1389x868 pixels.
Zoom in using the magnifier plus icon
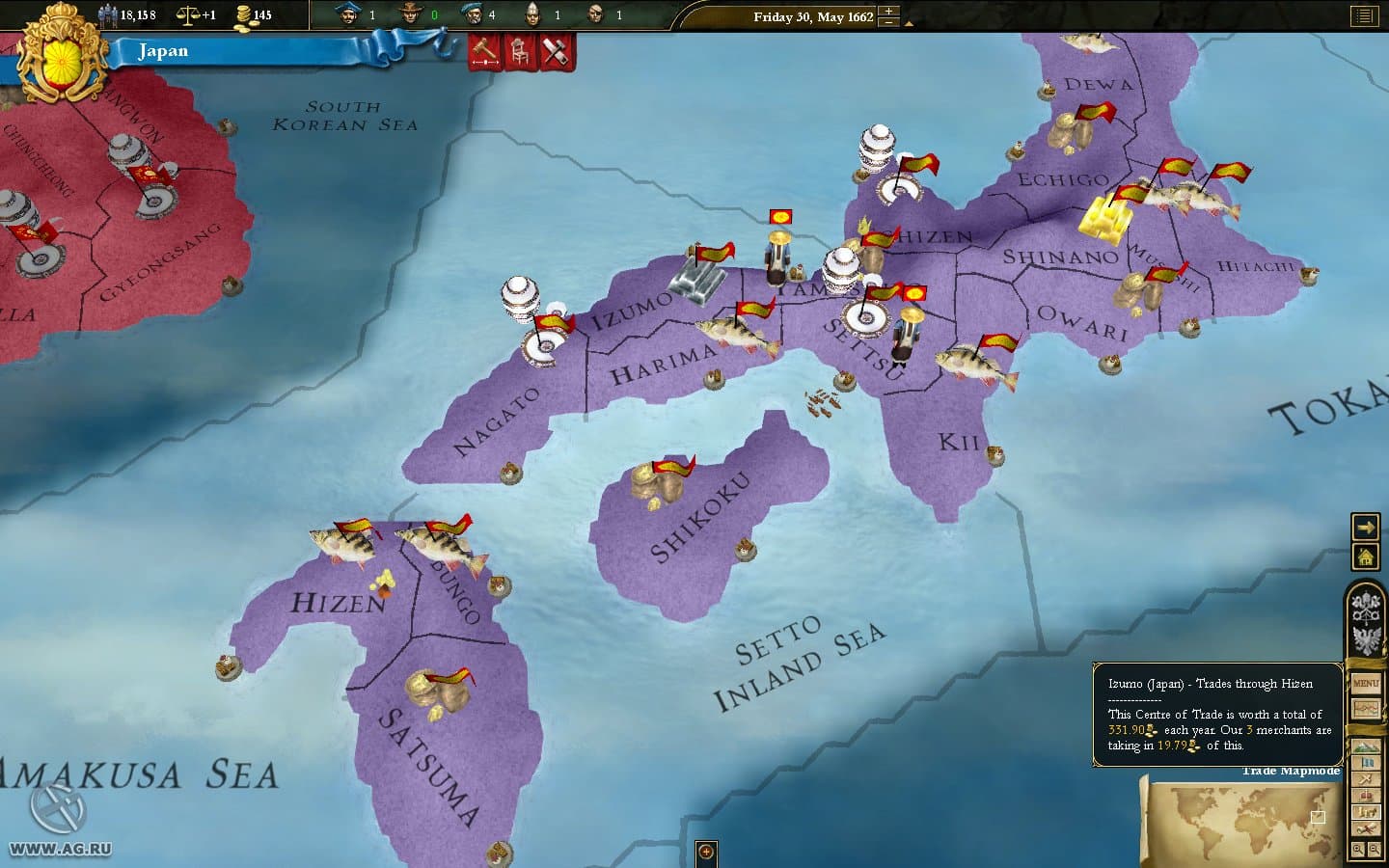(x=1356, y=848)
